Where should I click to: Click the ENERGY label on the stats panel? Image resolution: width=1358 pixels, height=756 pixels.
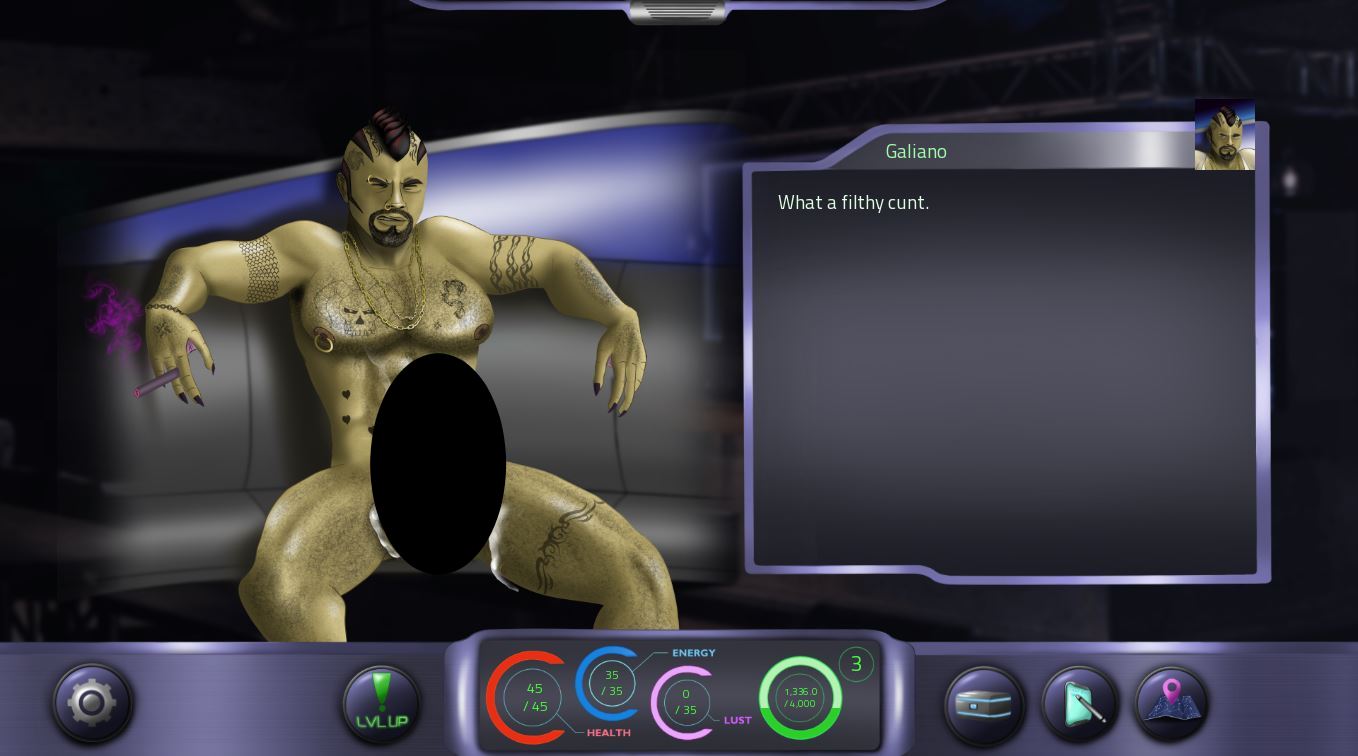pyautogui.click(x=692, y=652)
